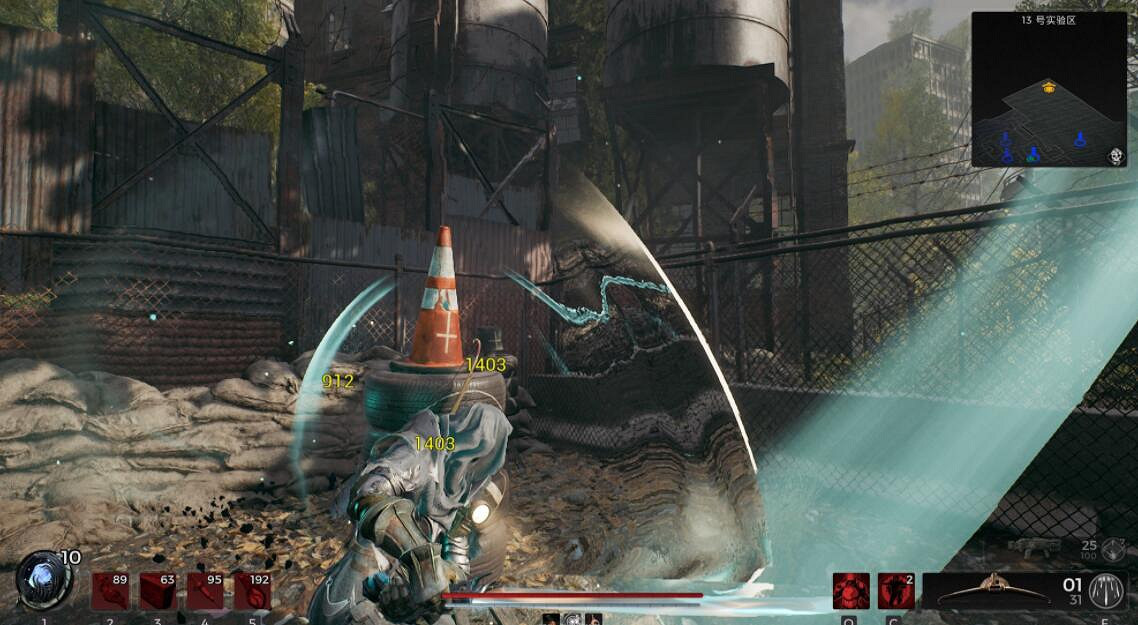Viewport: 1138px width, 625px height.
Task: Trigger the red skill with 2 charges
Action: click(x=896, y=591)
